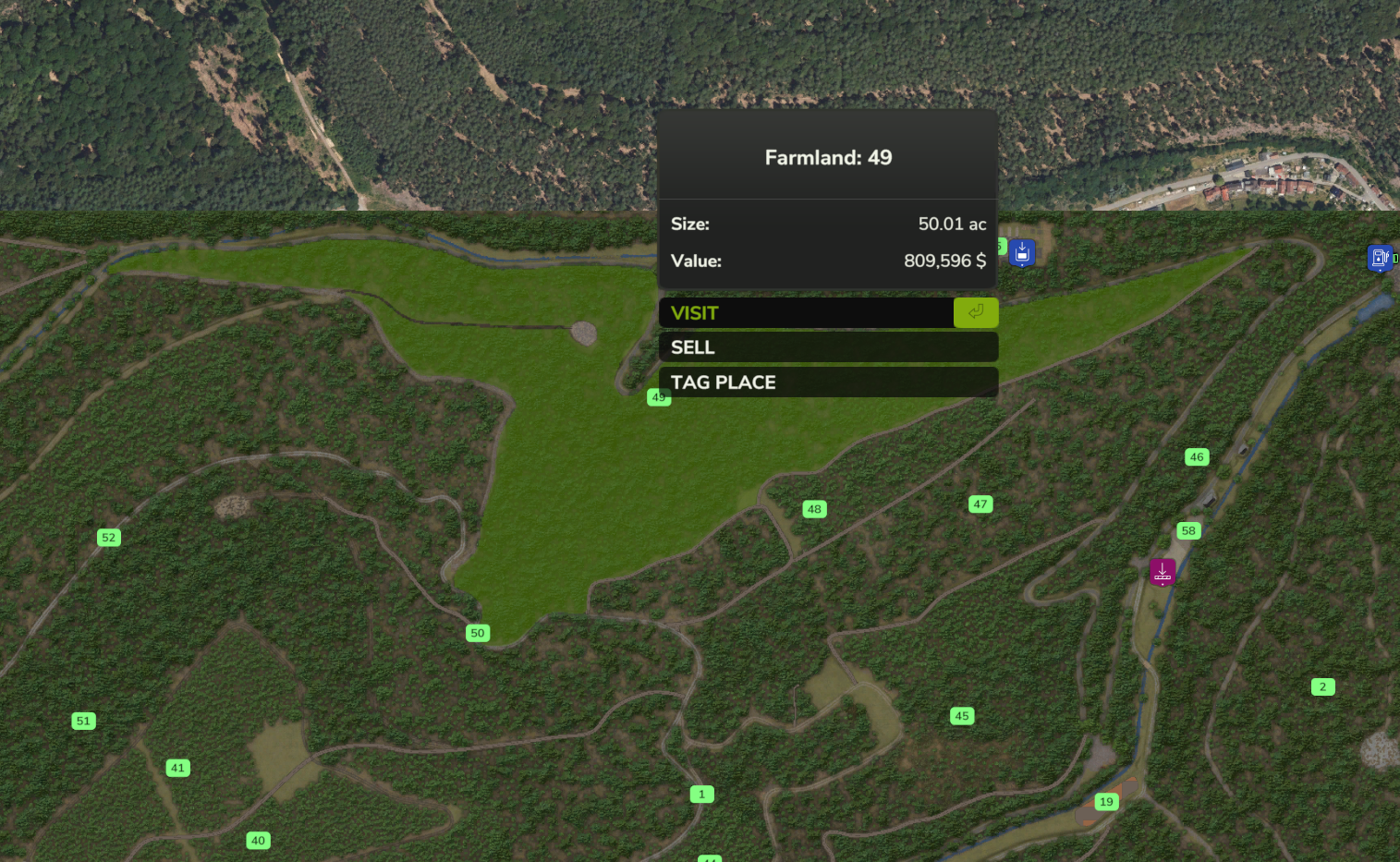Select the blue fuel station map icon
Screen dimensions: 1400x862
(x=1380, y=258)
